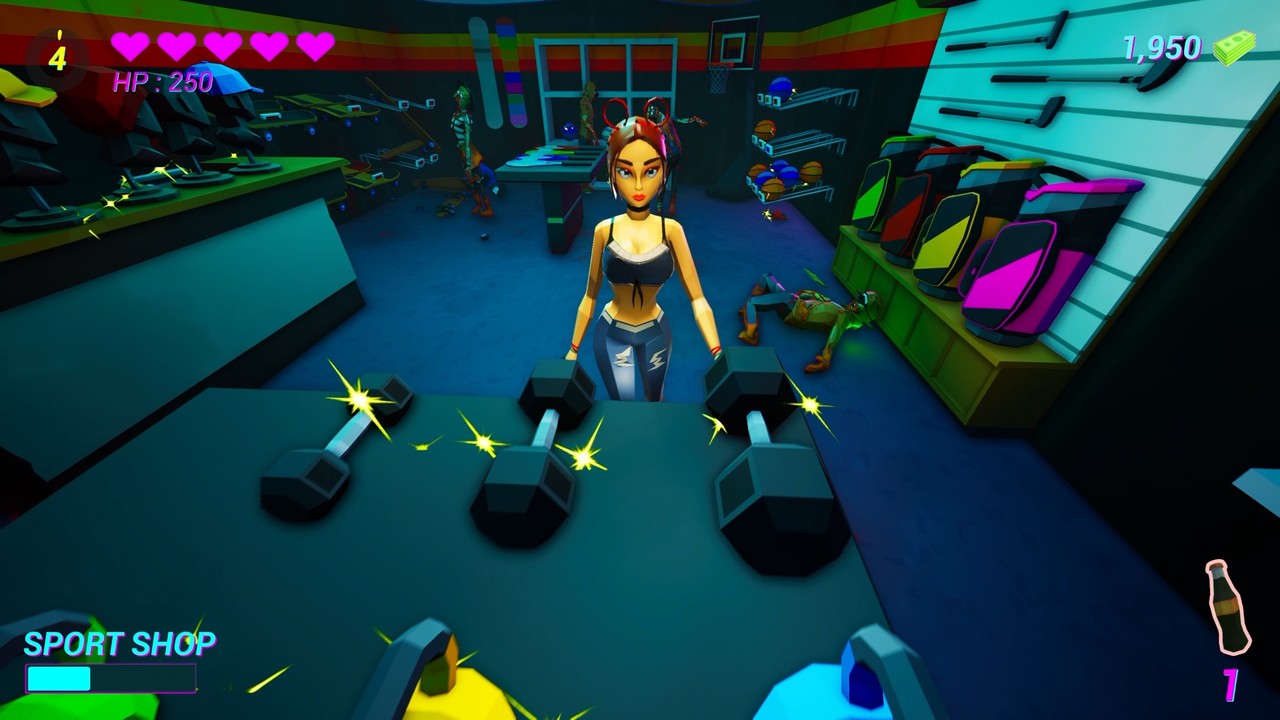The height and width of the screenshot is (720, 1280).
Task: Click the SPORT SHOP label
Action: click(x=122, y=642)
